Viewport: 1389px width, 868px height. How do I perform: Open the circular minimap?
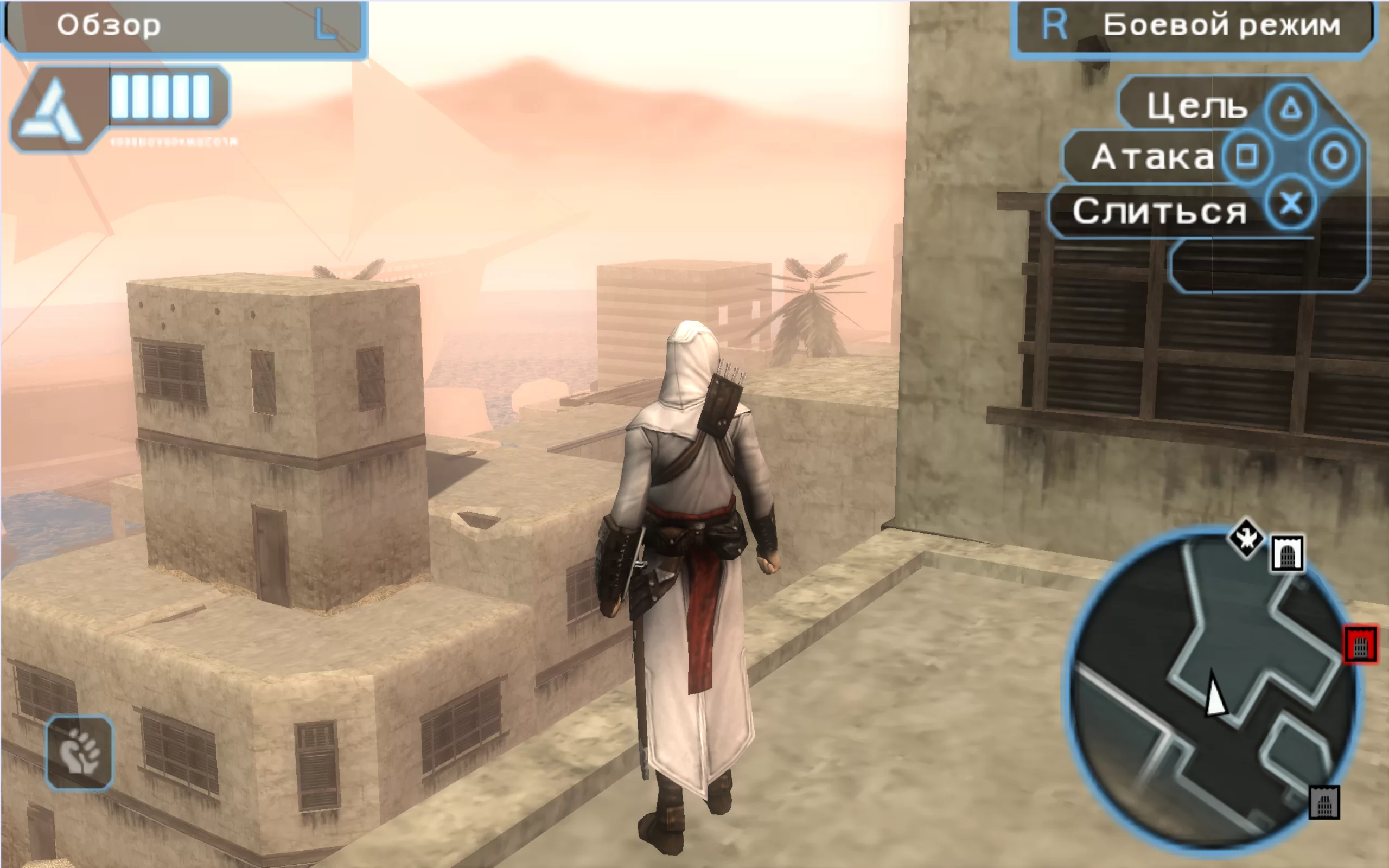[x=1211, y=689]
